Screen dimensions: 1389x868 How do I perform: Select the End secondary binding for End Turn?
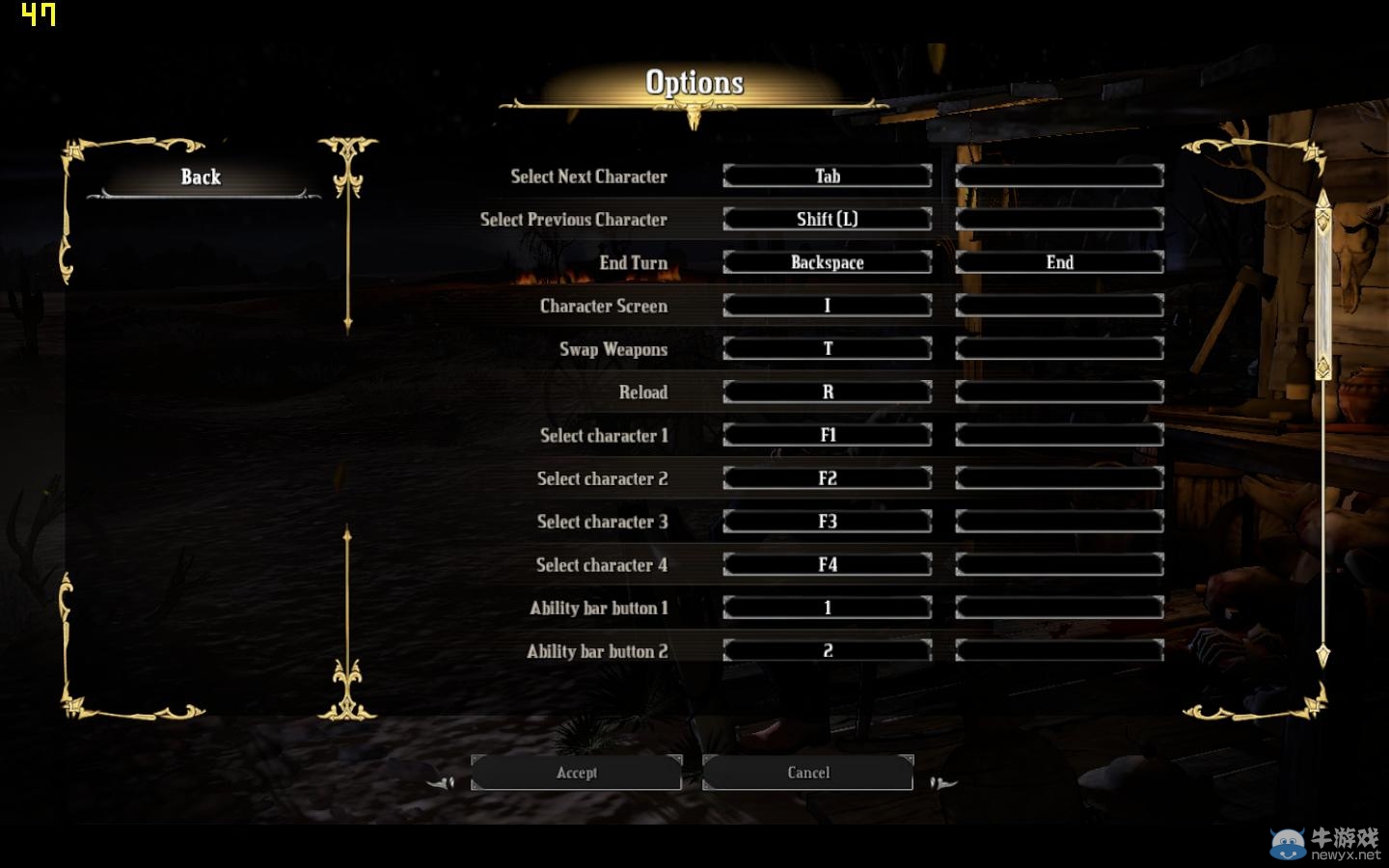1059,262
